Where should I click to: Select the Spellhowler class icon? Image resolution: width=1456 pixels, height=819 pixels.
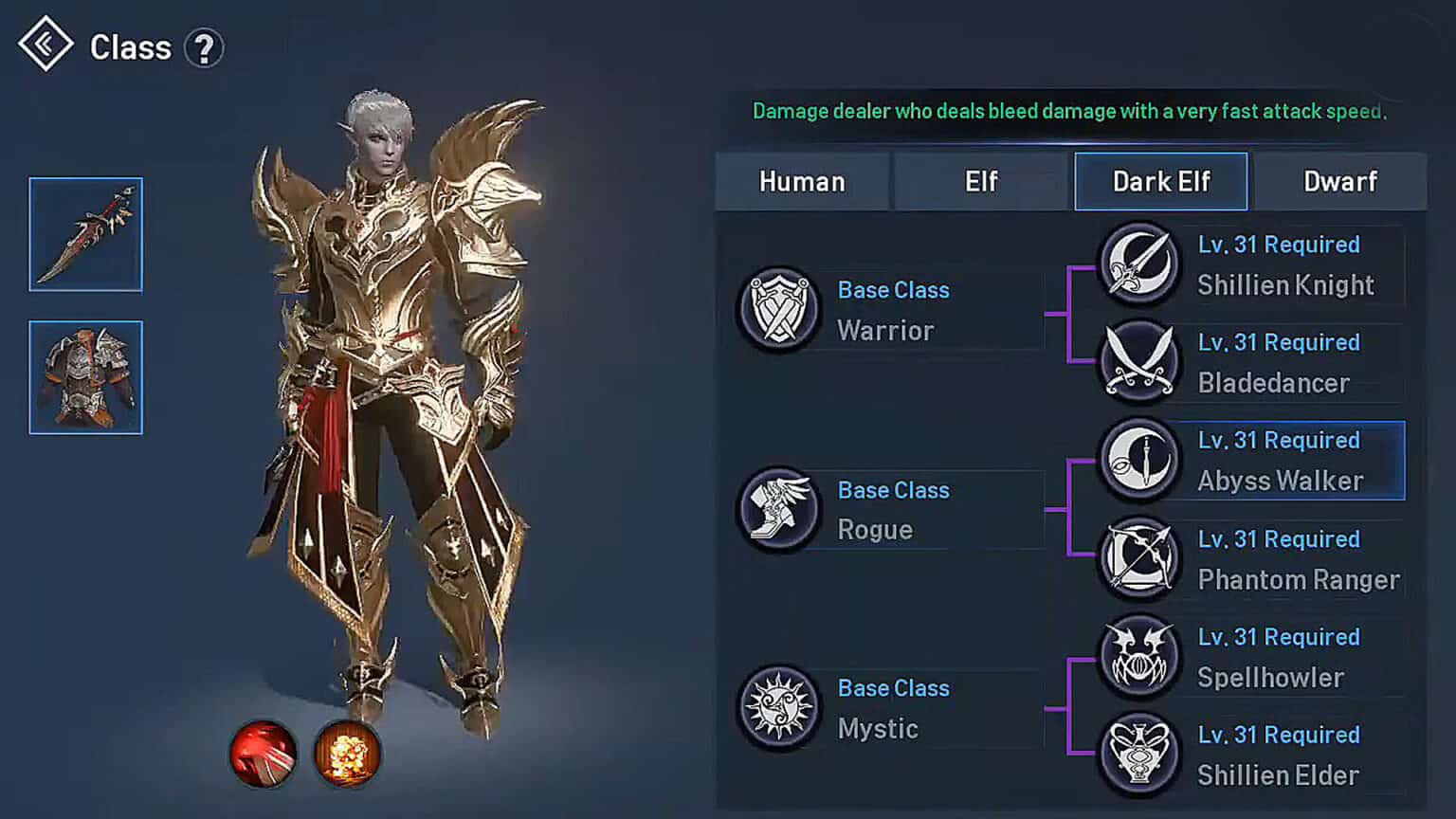(1137, 658)
